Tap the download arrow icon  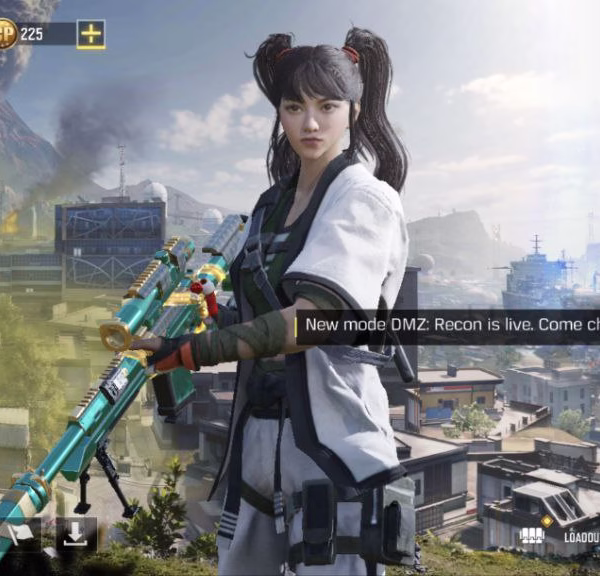[75, 535]
